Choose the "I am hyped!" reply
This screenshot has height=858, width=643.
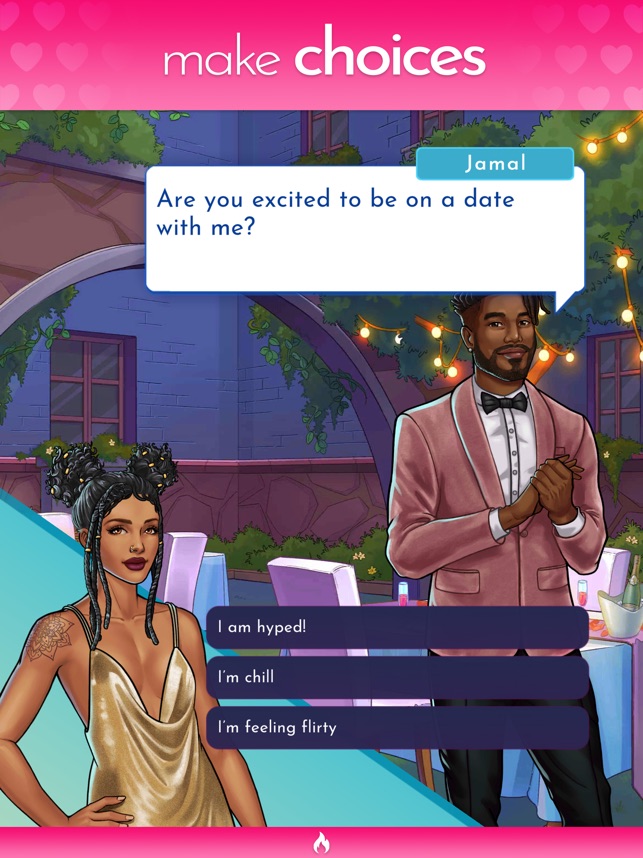click(397, 628)
